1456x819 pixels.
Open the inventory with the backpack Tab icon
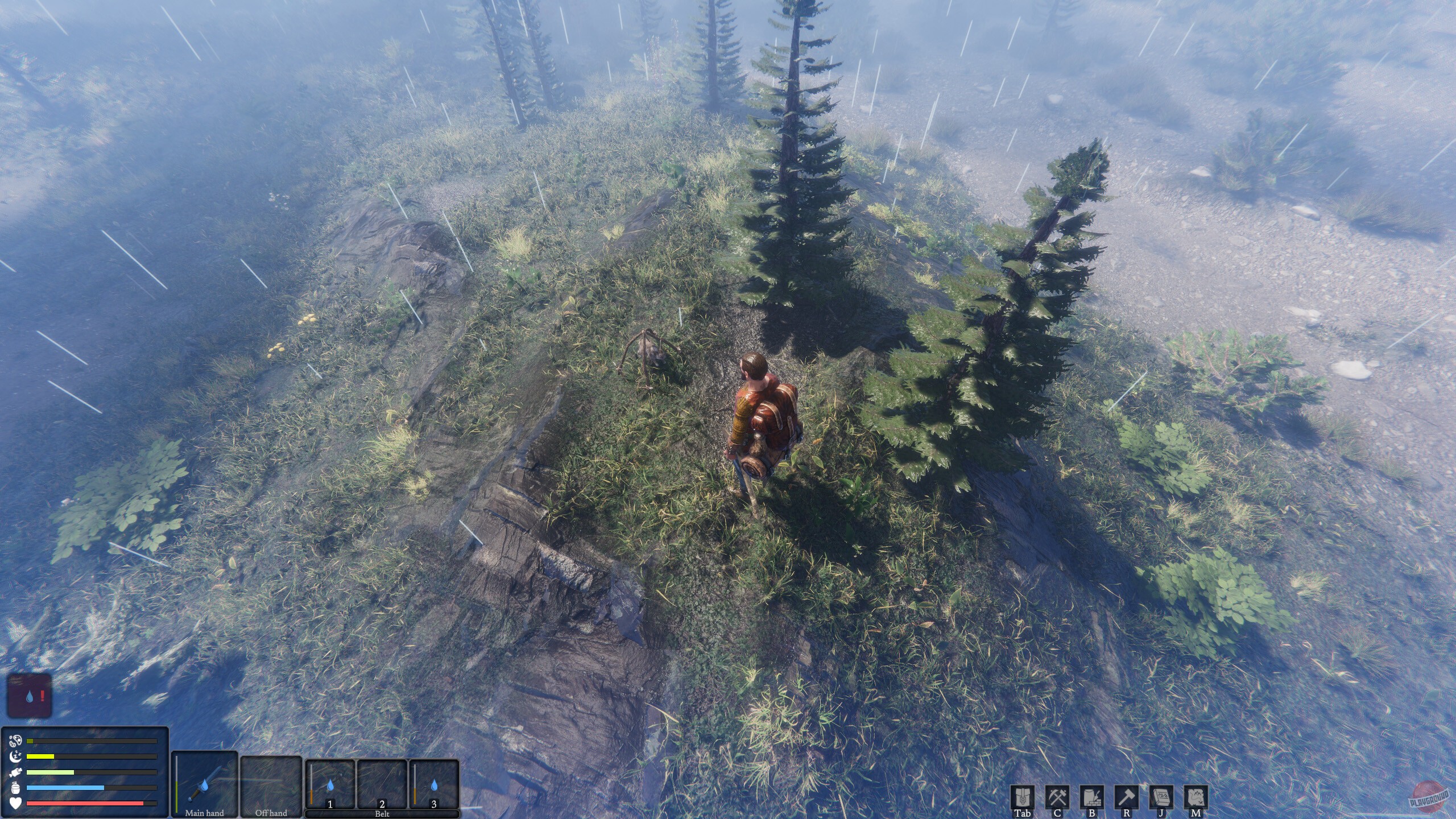(1023, 799)
